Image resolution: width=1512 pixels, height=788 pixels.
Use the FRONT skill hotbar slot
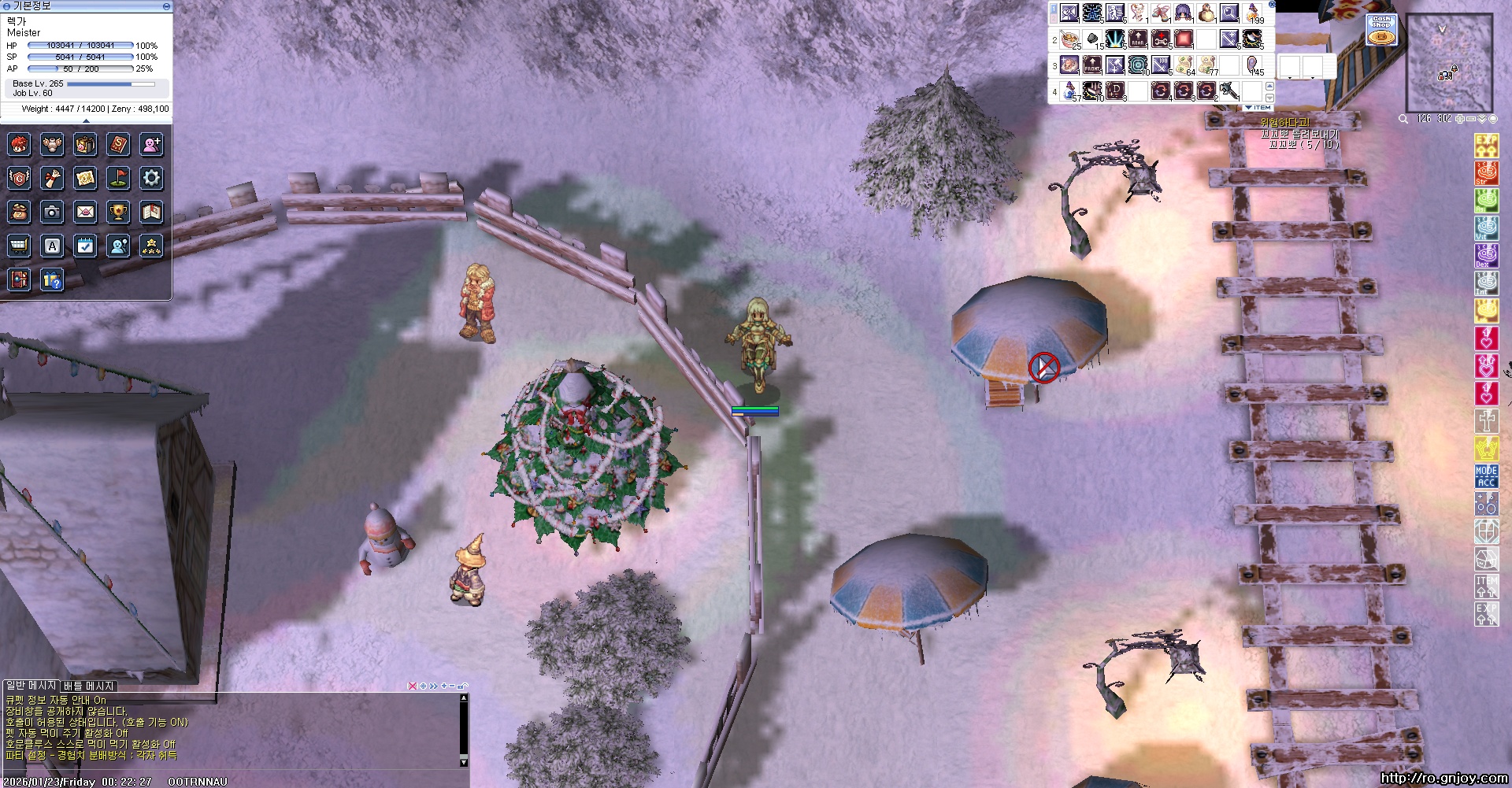click(x=1091, y=65)
